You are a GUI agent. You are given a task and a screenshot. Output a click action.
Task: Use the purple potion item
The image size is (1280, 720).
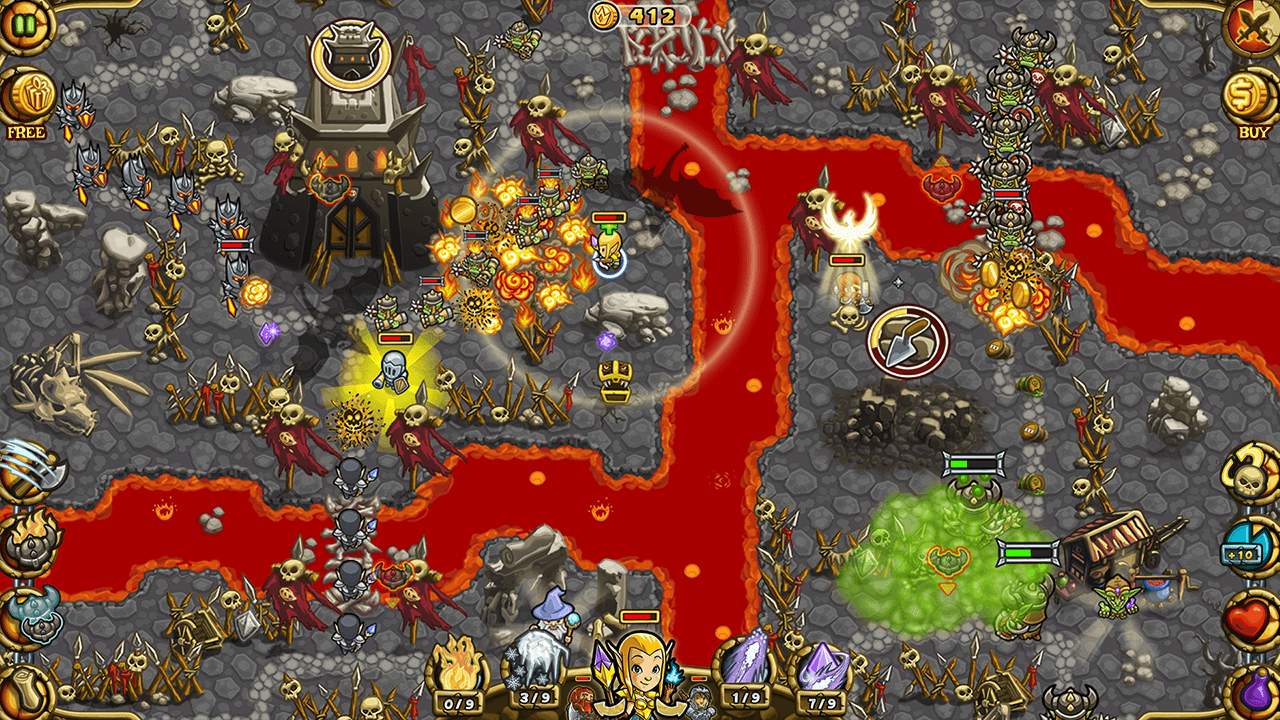tap(1255, 692)
